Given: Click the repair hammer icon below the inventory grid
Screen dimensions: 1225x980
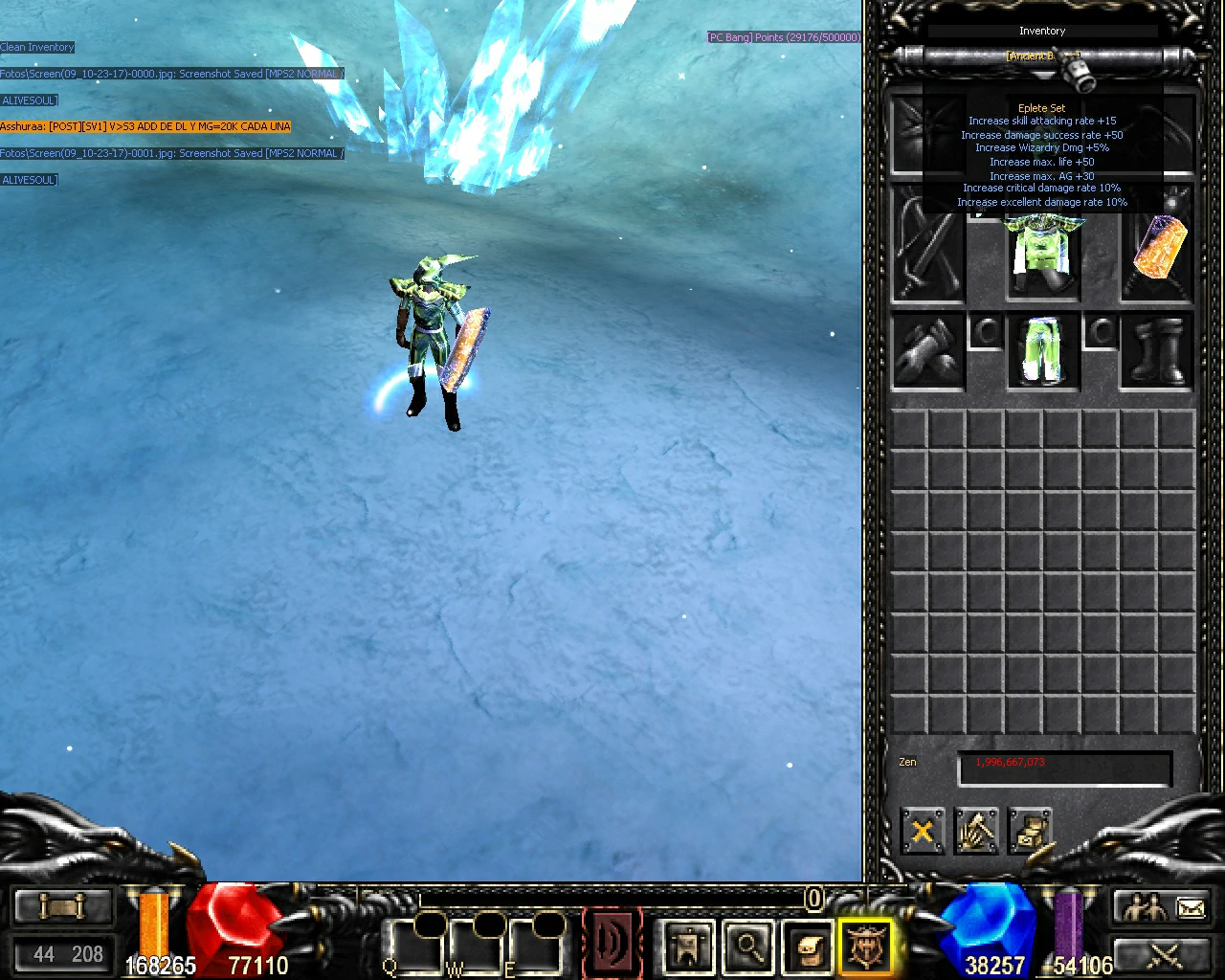Looking at the screenshot, I should tap(976, 831).
